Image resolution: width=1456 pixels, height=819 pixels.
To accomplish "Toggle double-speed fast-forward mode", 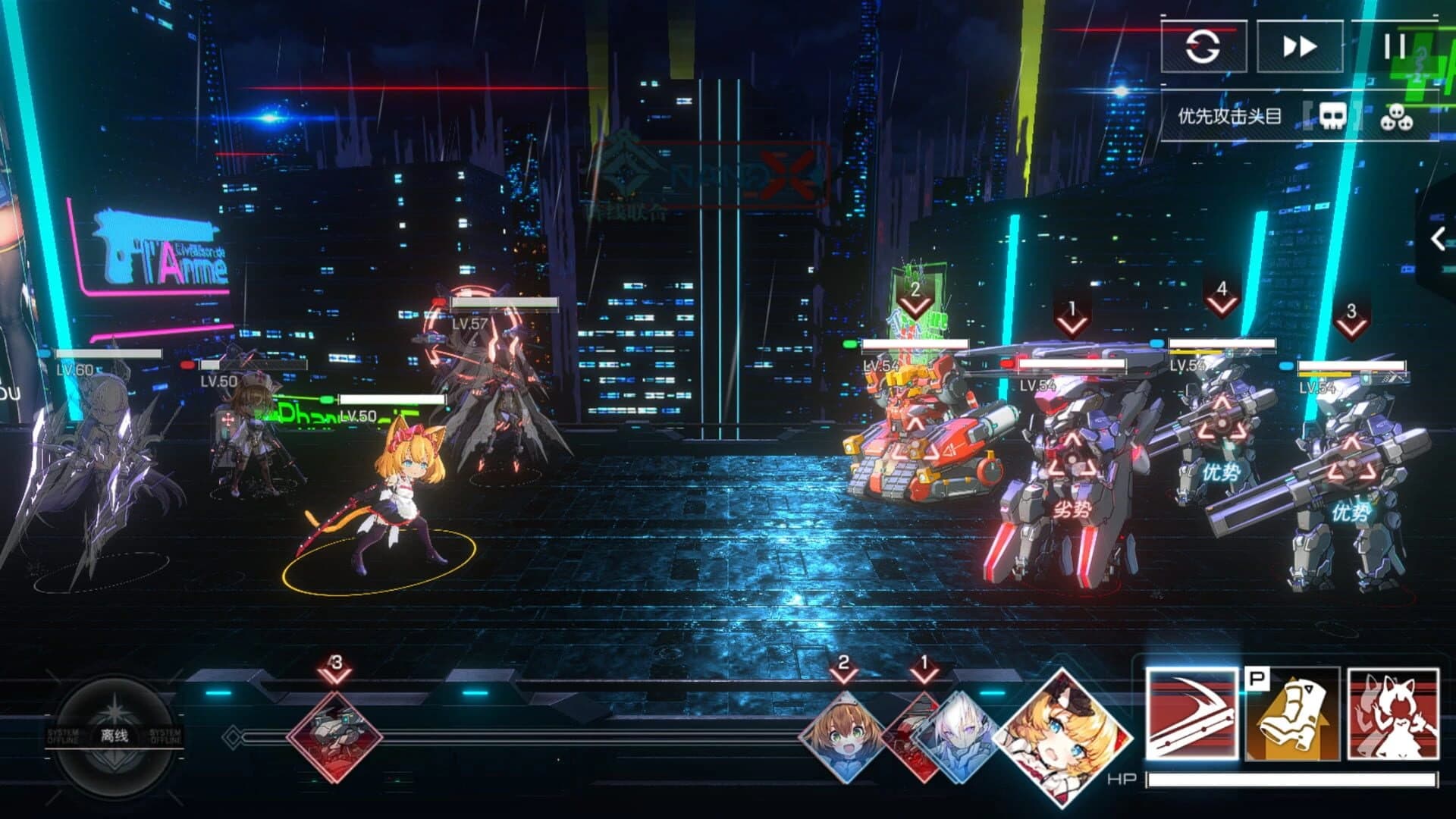I will (1299, 47).
